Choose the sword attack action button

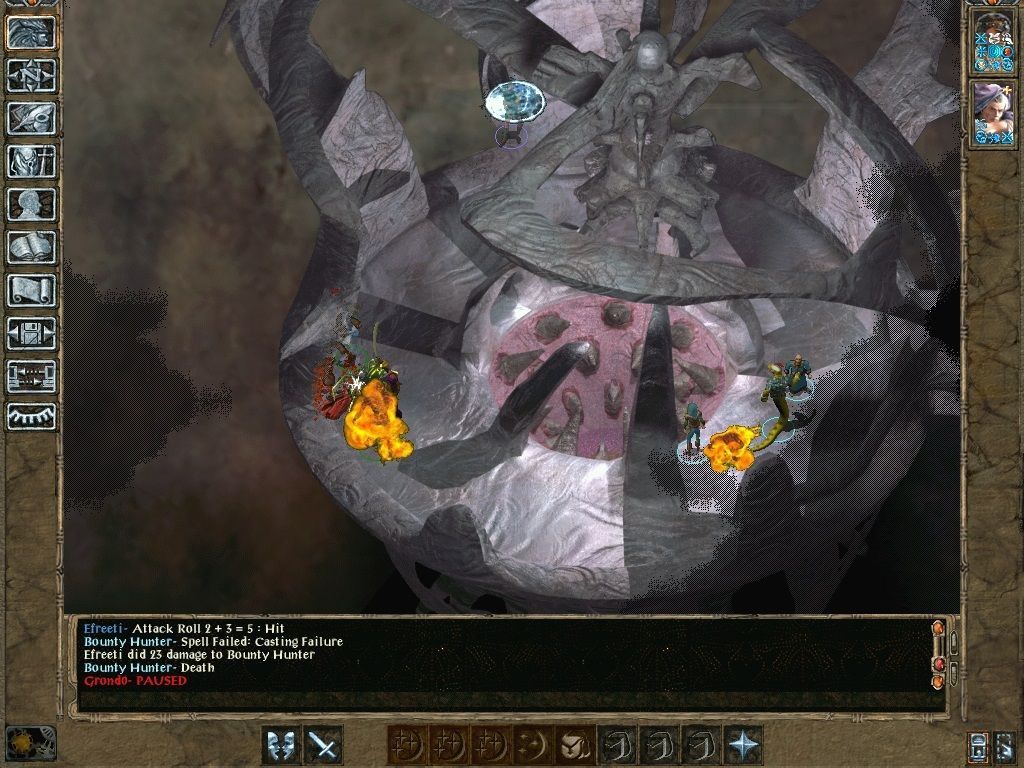323,745
